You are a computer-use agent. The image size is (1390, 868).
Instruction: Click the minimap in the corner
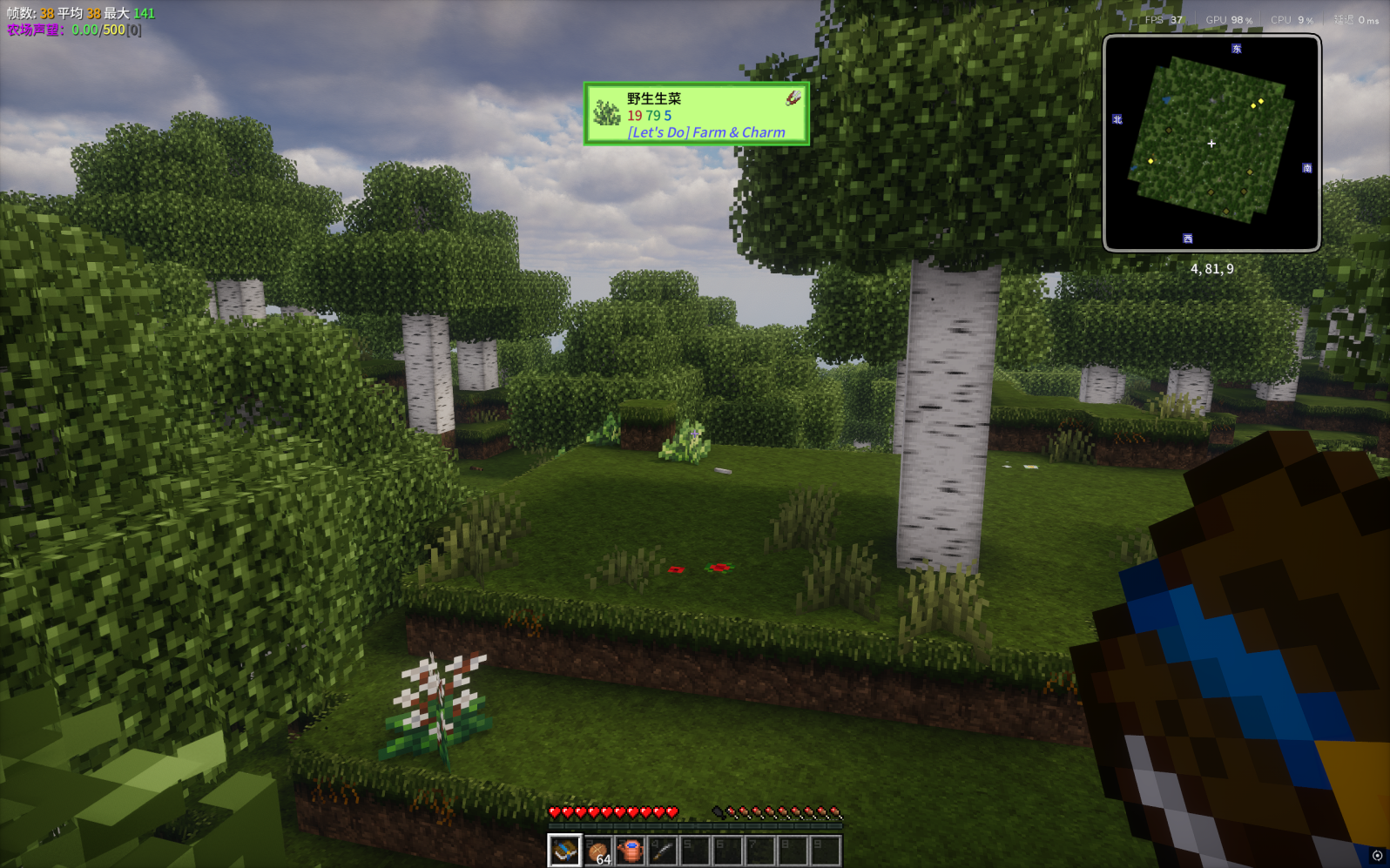[x=1211, y=144]
